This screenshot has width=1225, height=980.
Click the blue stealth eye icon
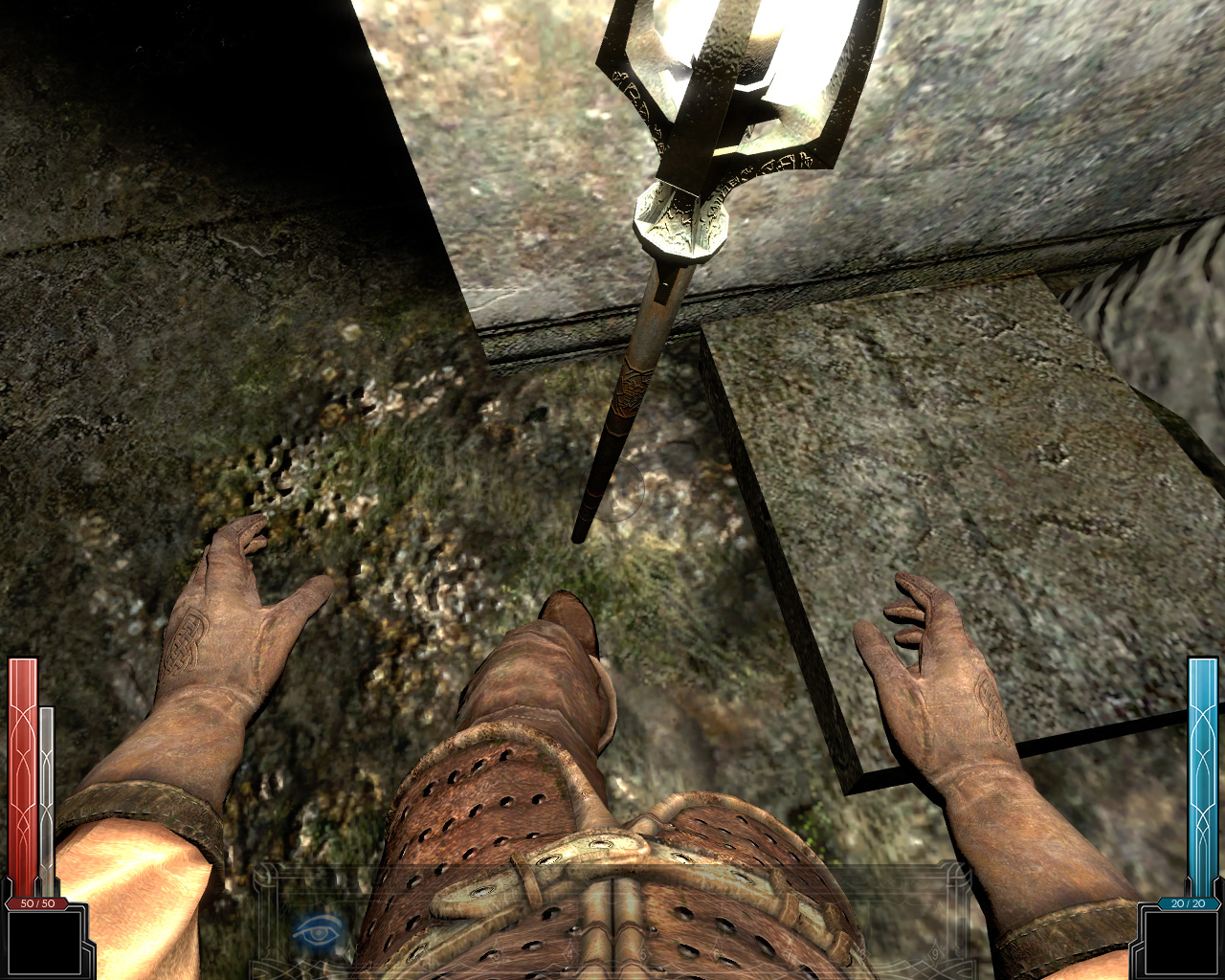click(x=318, y=930)
